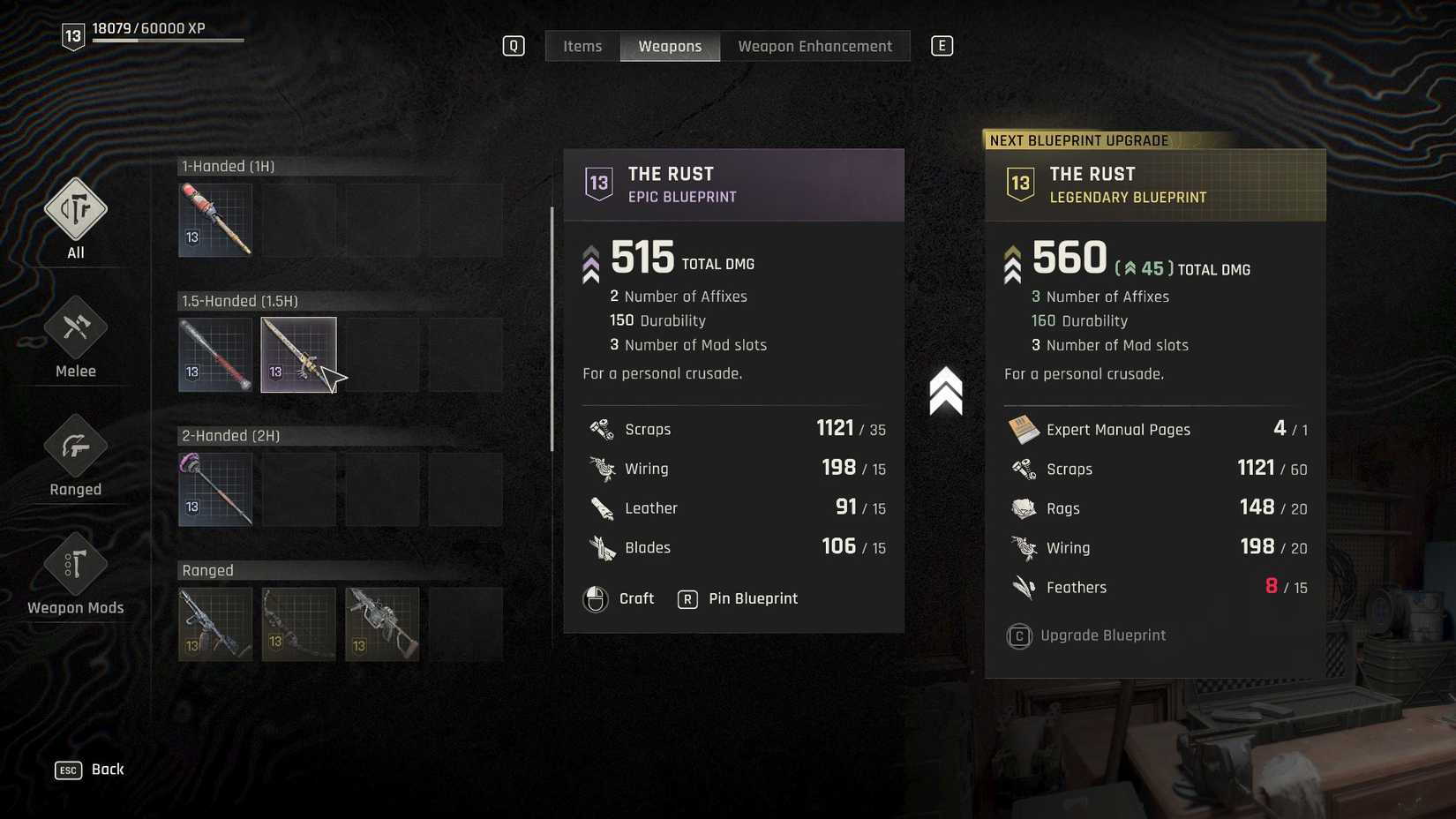Go Back from the crafting menu
The height and width of the screenshot is (819, 1456).
pos(90,770)
